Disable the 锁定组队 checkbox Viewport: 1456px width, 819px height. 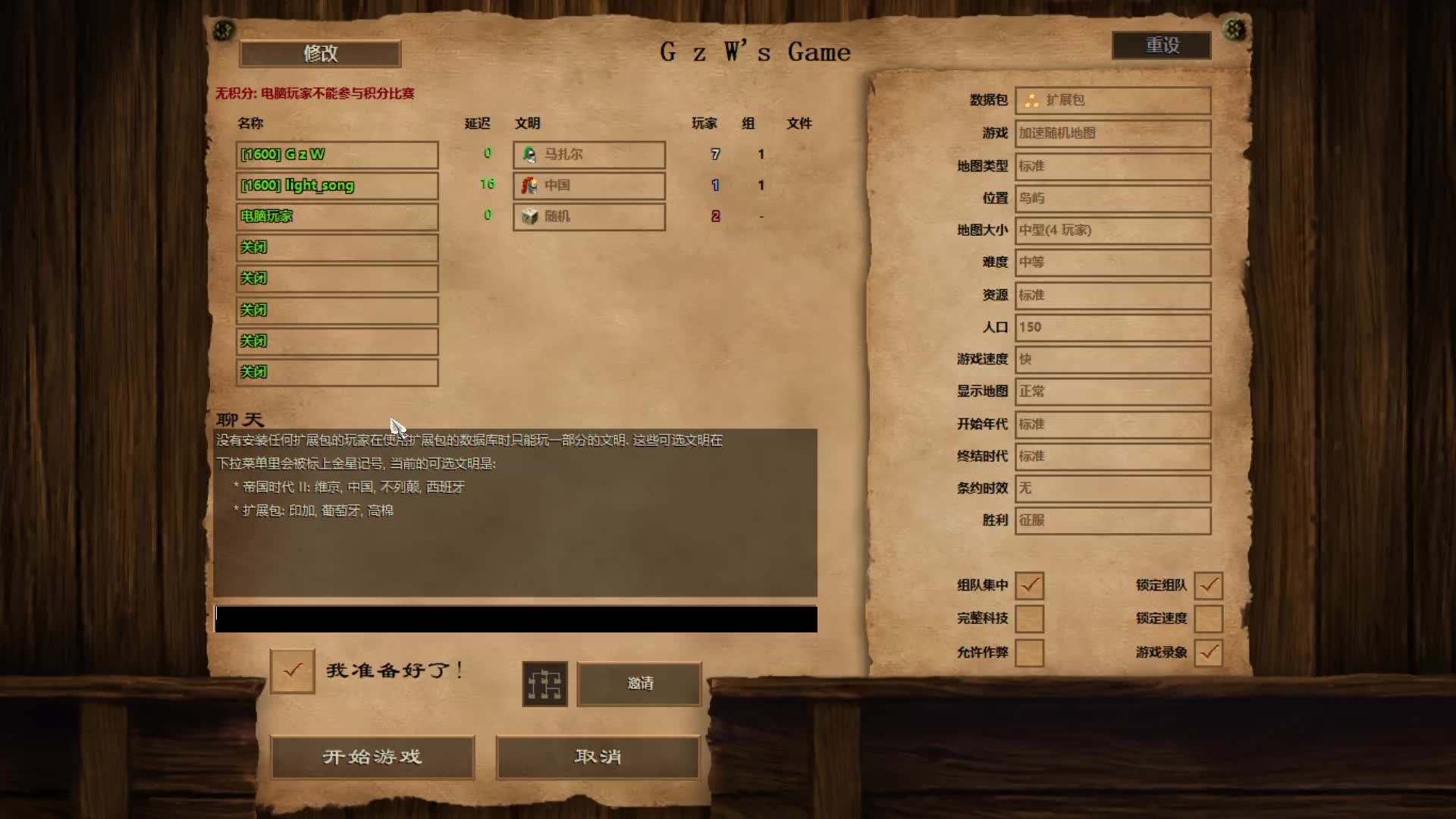[1209, 585]
